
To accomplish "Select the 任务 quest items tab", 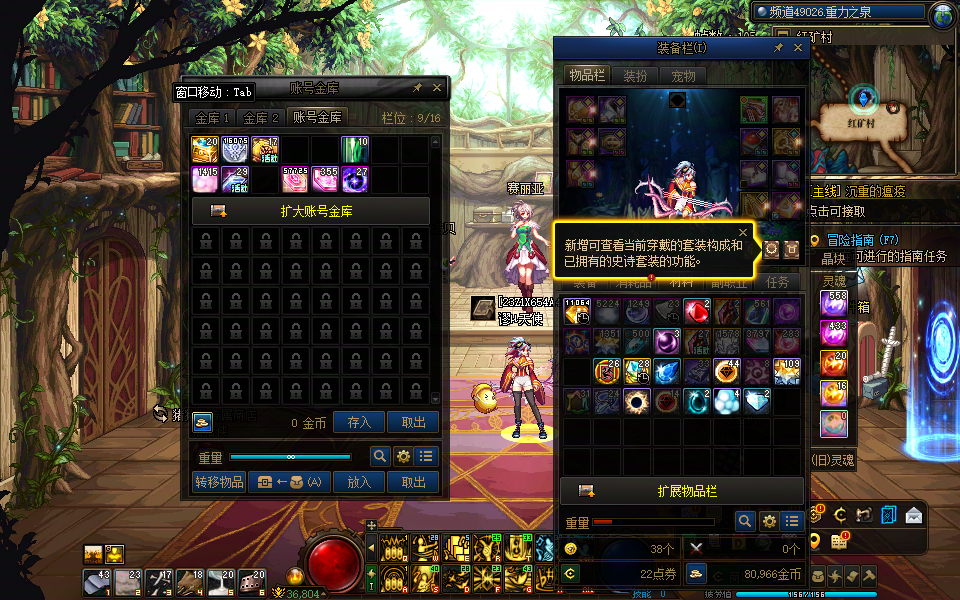I will 777,283.
